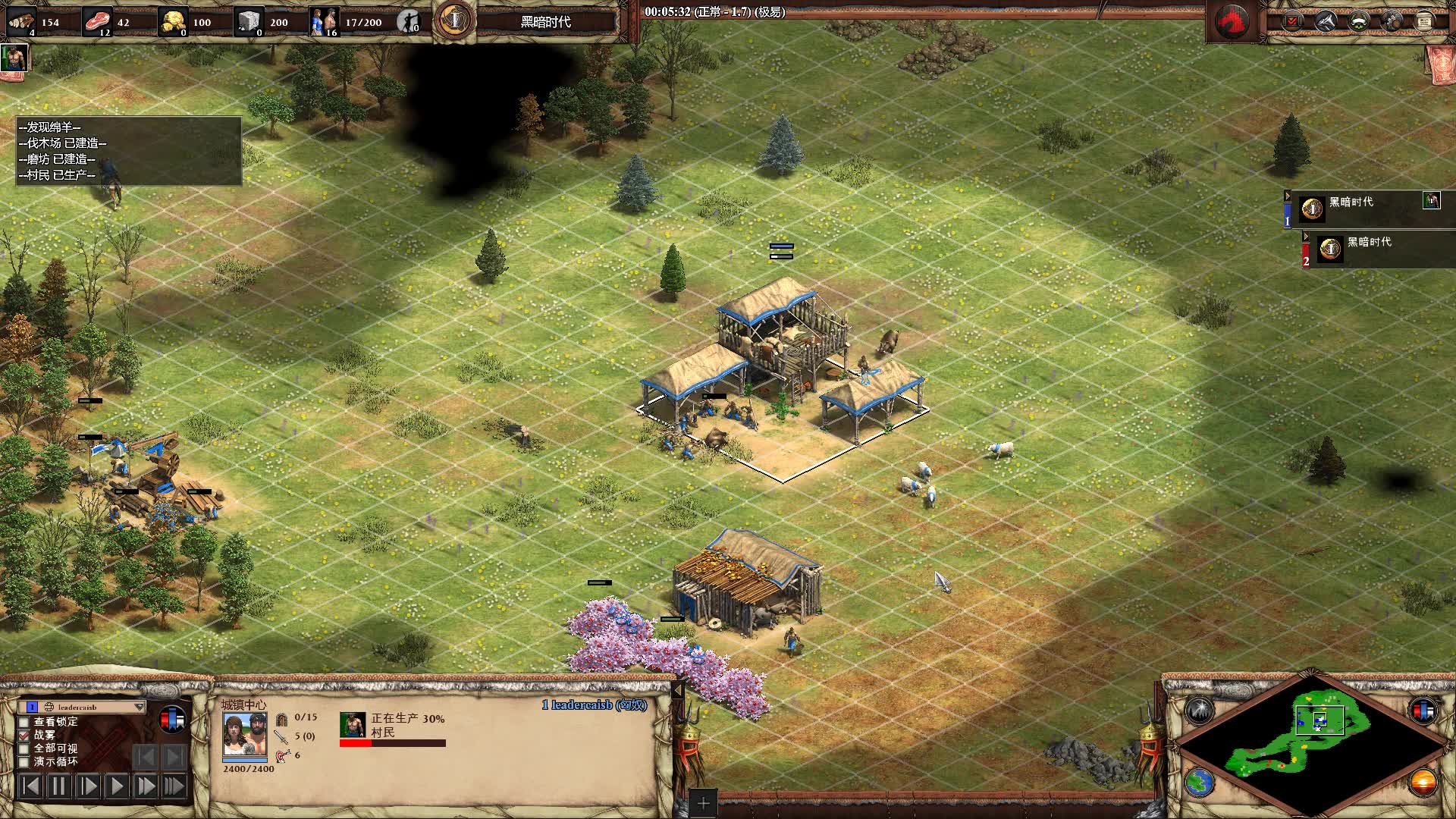Activate the minimap signal flare button
This screenshot has width=1456, height=819.
pyautogui.click(x=1199, y=711)
